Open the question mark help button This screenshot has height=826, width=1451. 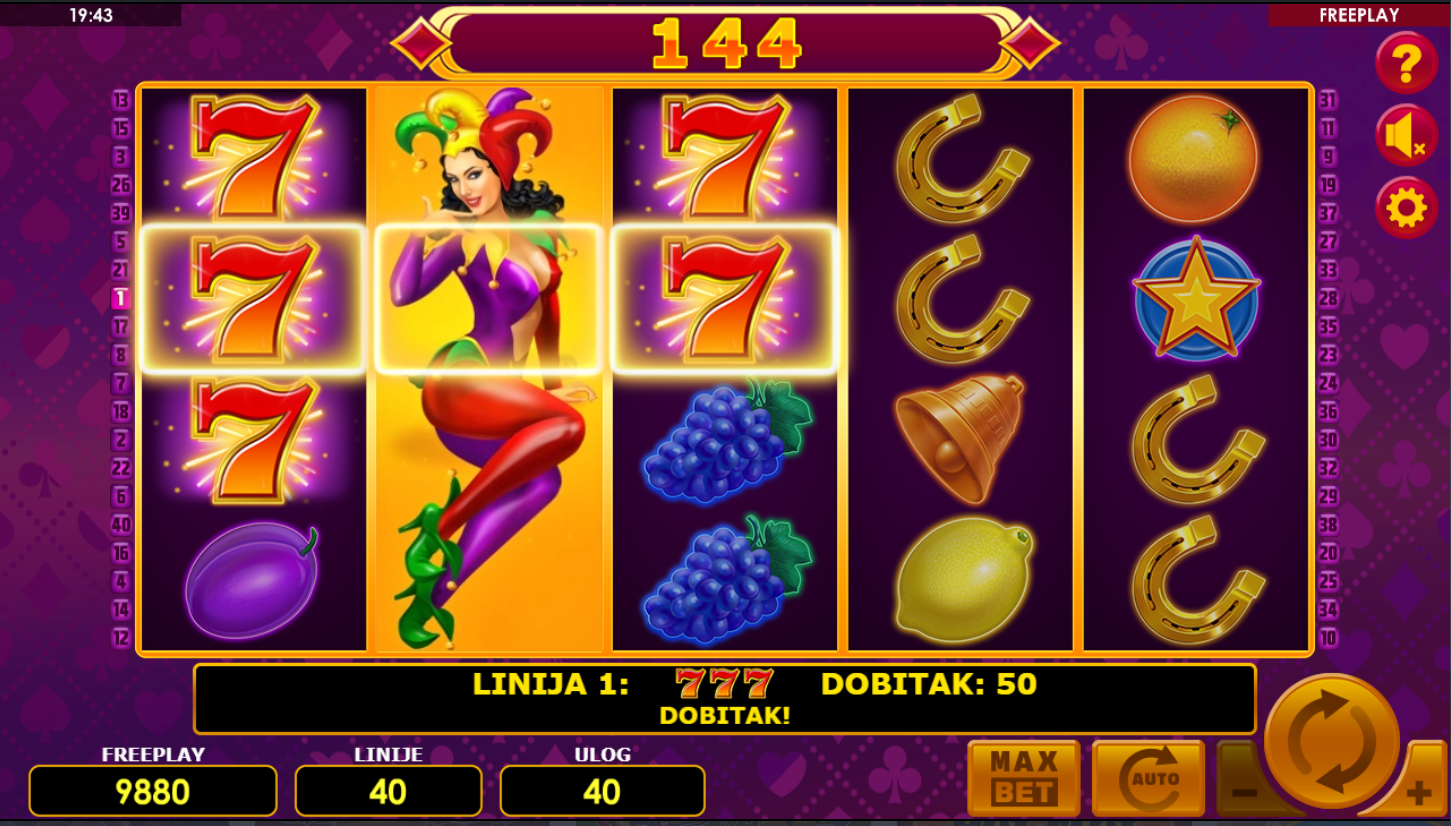click(1406, 63)
